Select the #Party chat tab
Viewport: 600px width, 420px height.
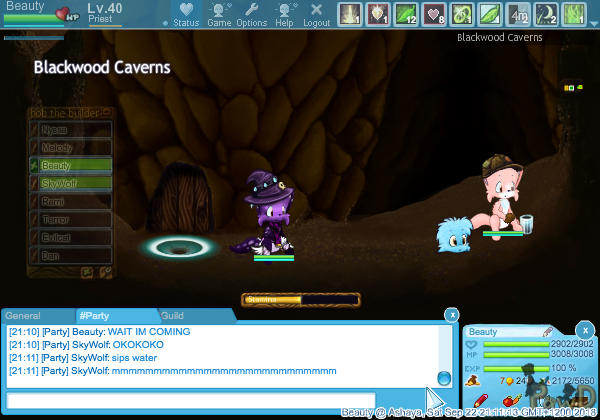click(99, 316)
